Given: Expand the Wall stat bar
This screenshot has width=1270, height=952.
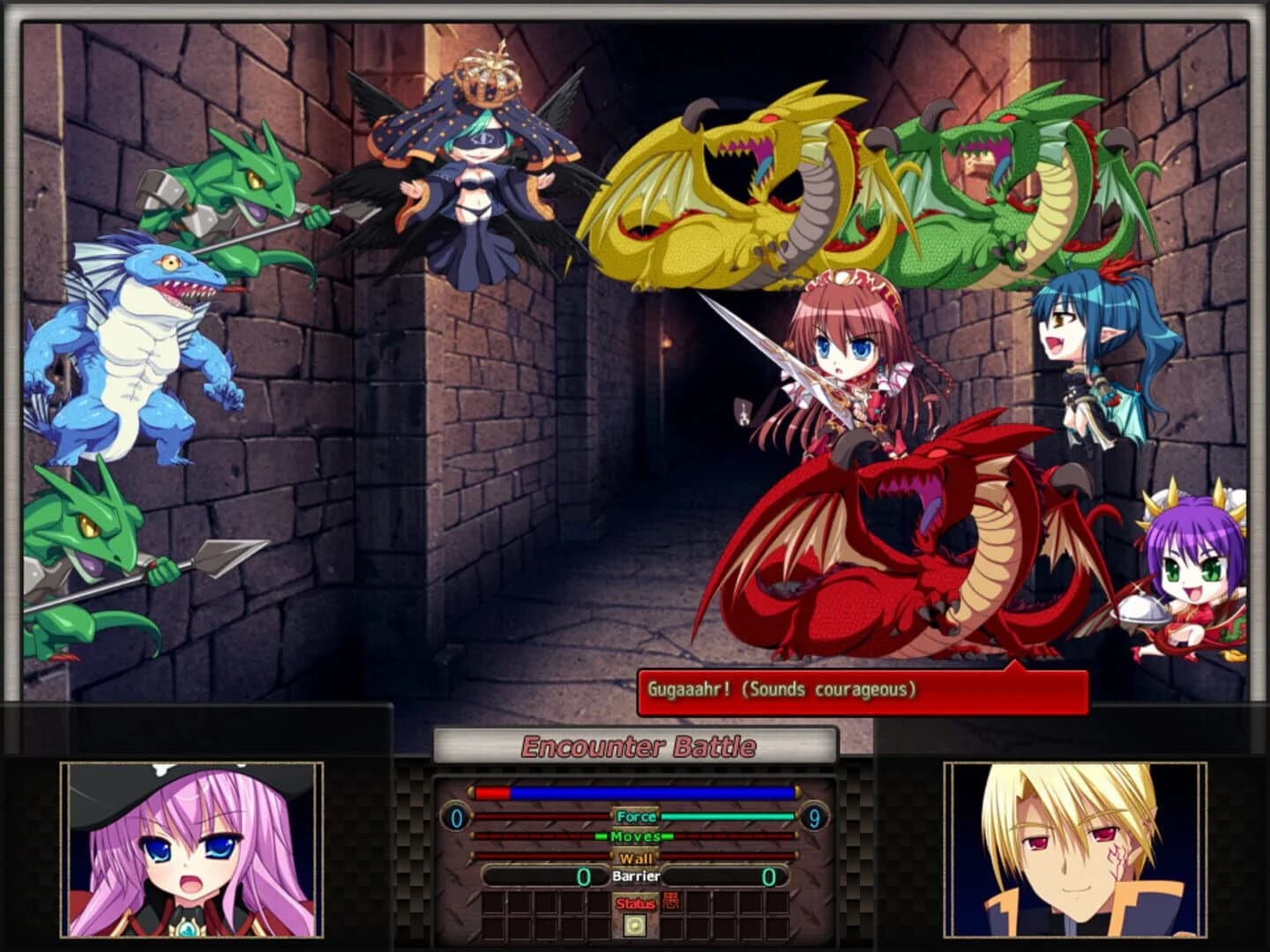Looking at the screenshot, I should [x=634, y=857].
